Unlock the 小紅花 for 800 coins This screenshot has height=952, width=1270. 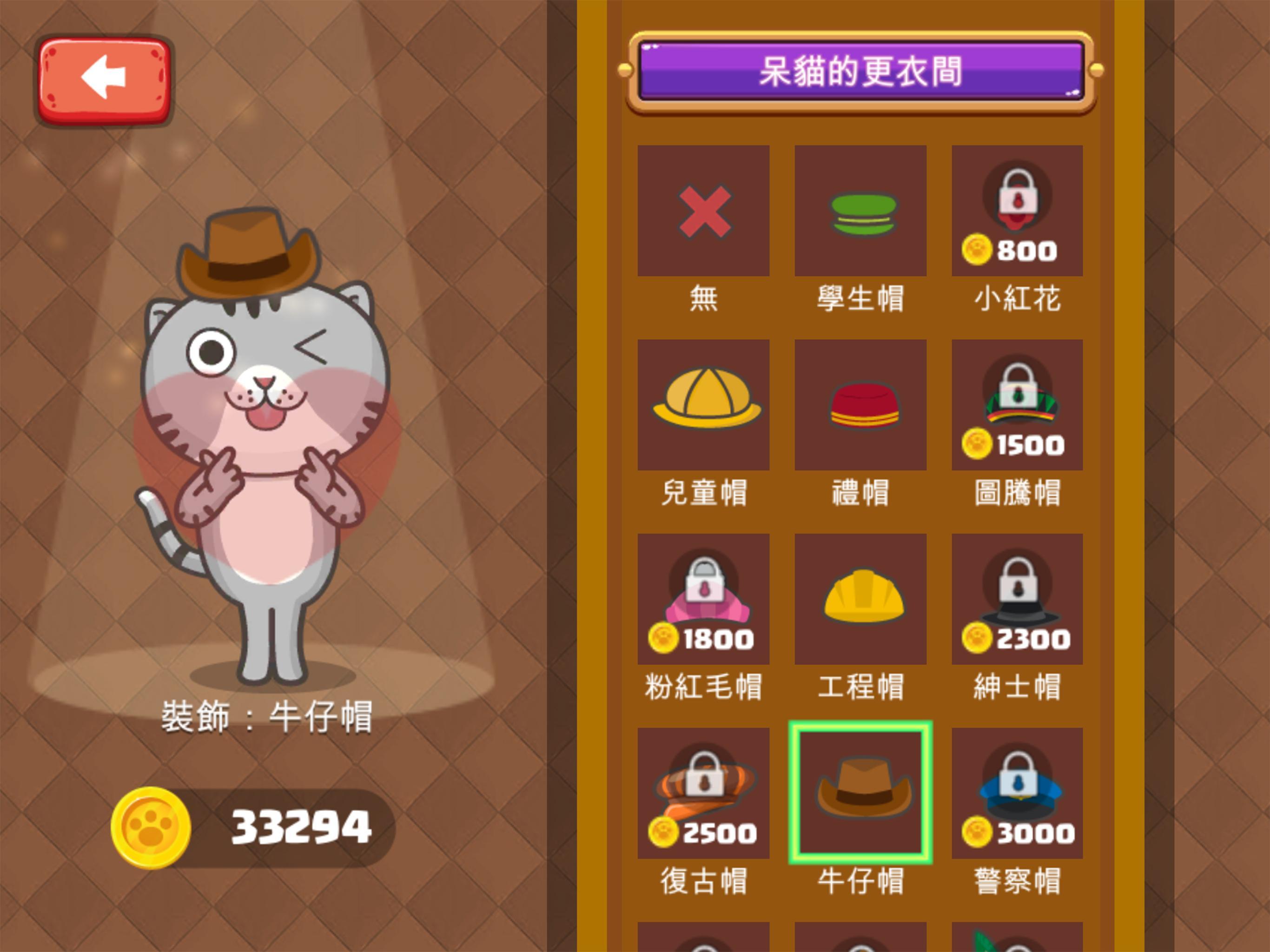(x=1018, y=212)
